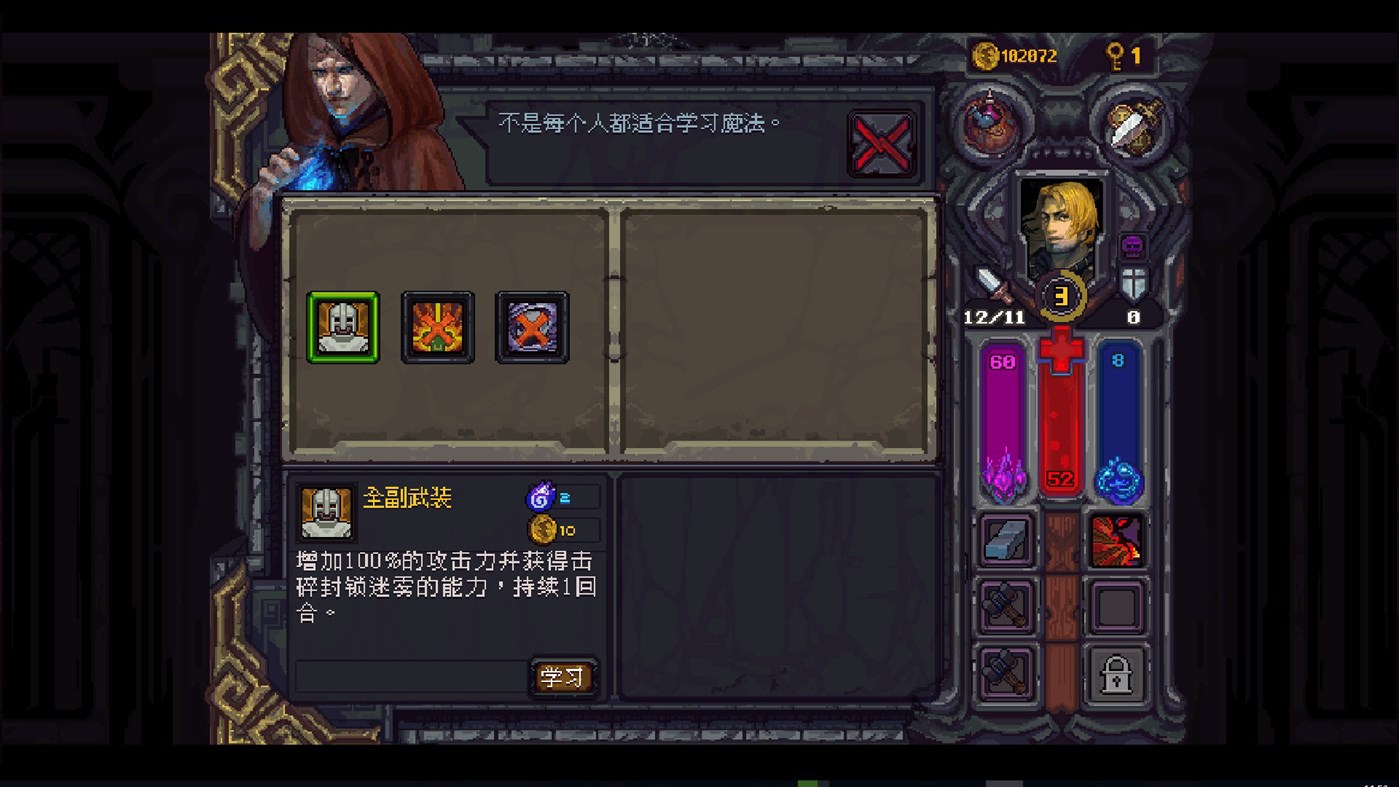1399x787 pixels.
Task: Select the 全副武装 armored knight skill icon
Action: point(343,326)
